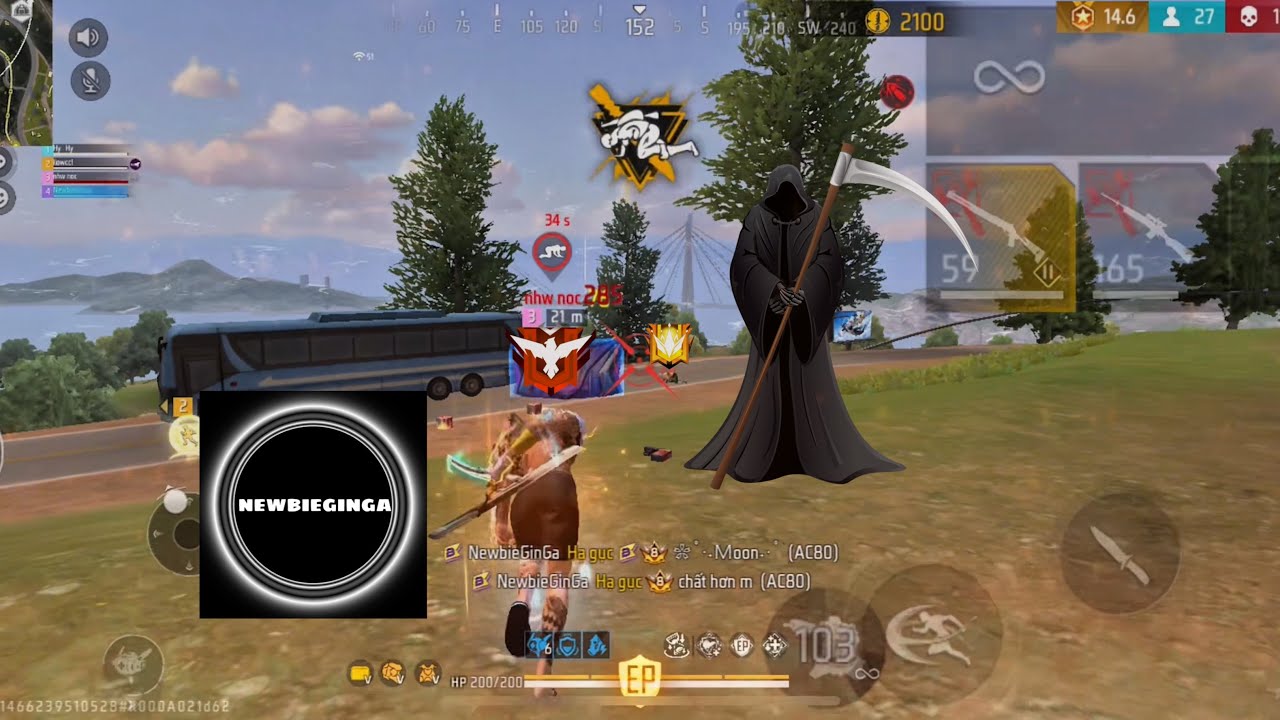Activate the sprint running button
Image resolution: width=1280 pixels, height=720 pixels.
pyautogui.click(x=933, y=635)
